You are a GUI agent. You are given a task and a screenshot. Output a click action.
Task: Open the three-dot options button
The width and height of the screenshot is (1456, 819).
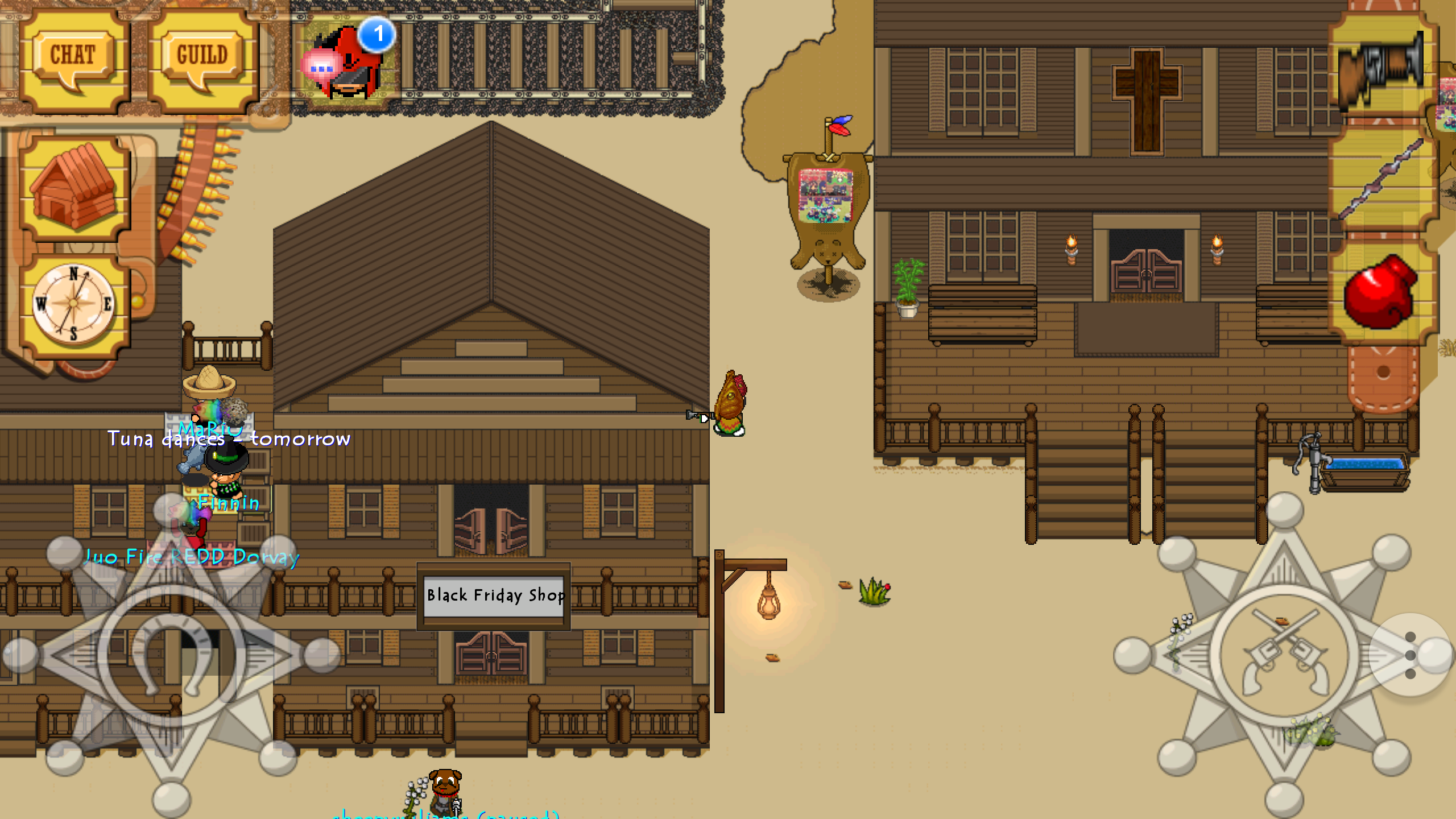[x=1409, y=655]
